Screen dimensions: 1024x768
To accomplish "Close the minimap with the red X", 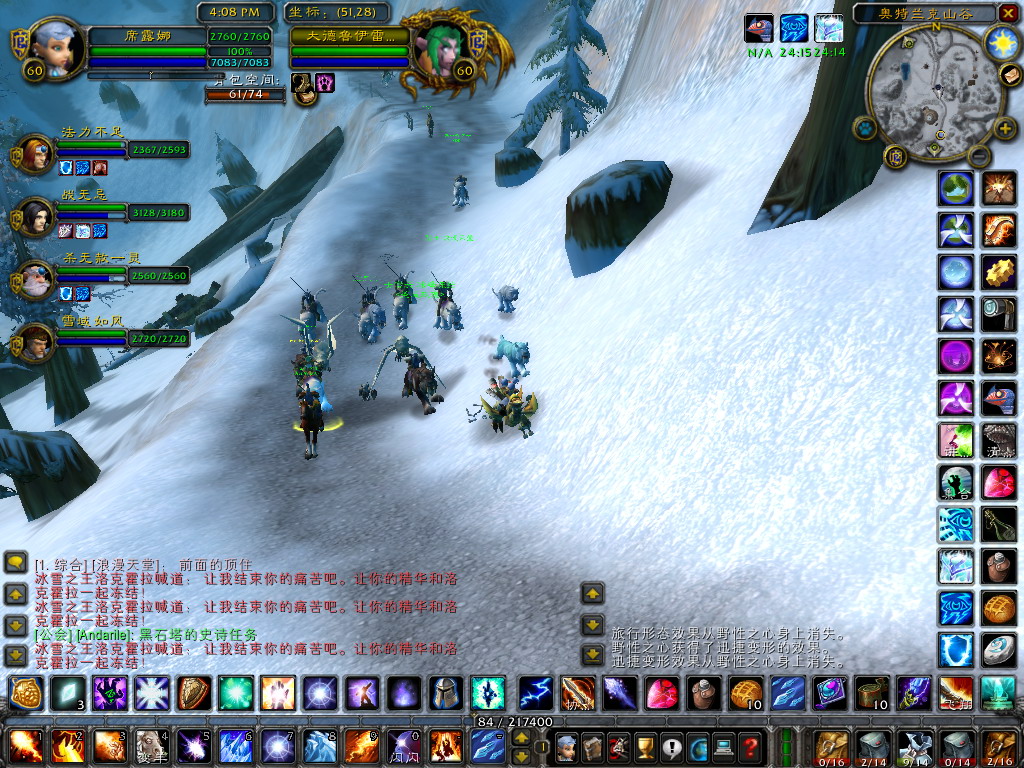I will pos(1010,14).
